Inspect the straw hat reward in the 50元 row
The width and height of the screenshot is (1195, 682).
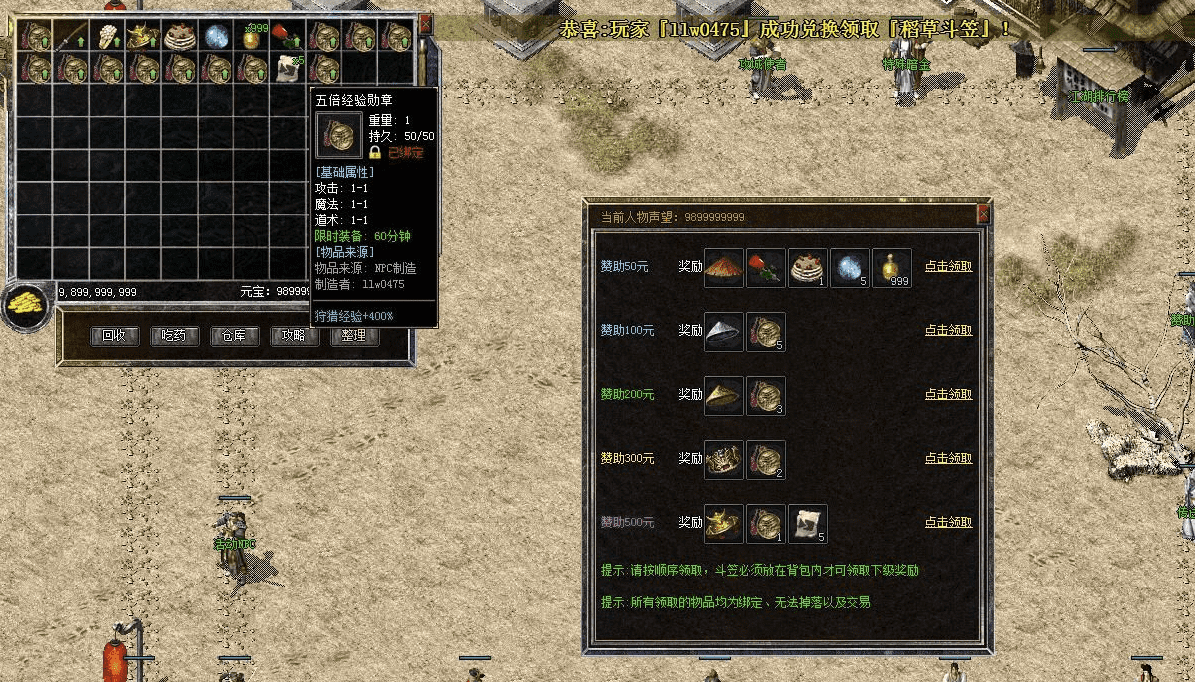click(x=723, y=268)
